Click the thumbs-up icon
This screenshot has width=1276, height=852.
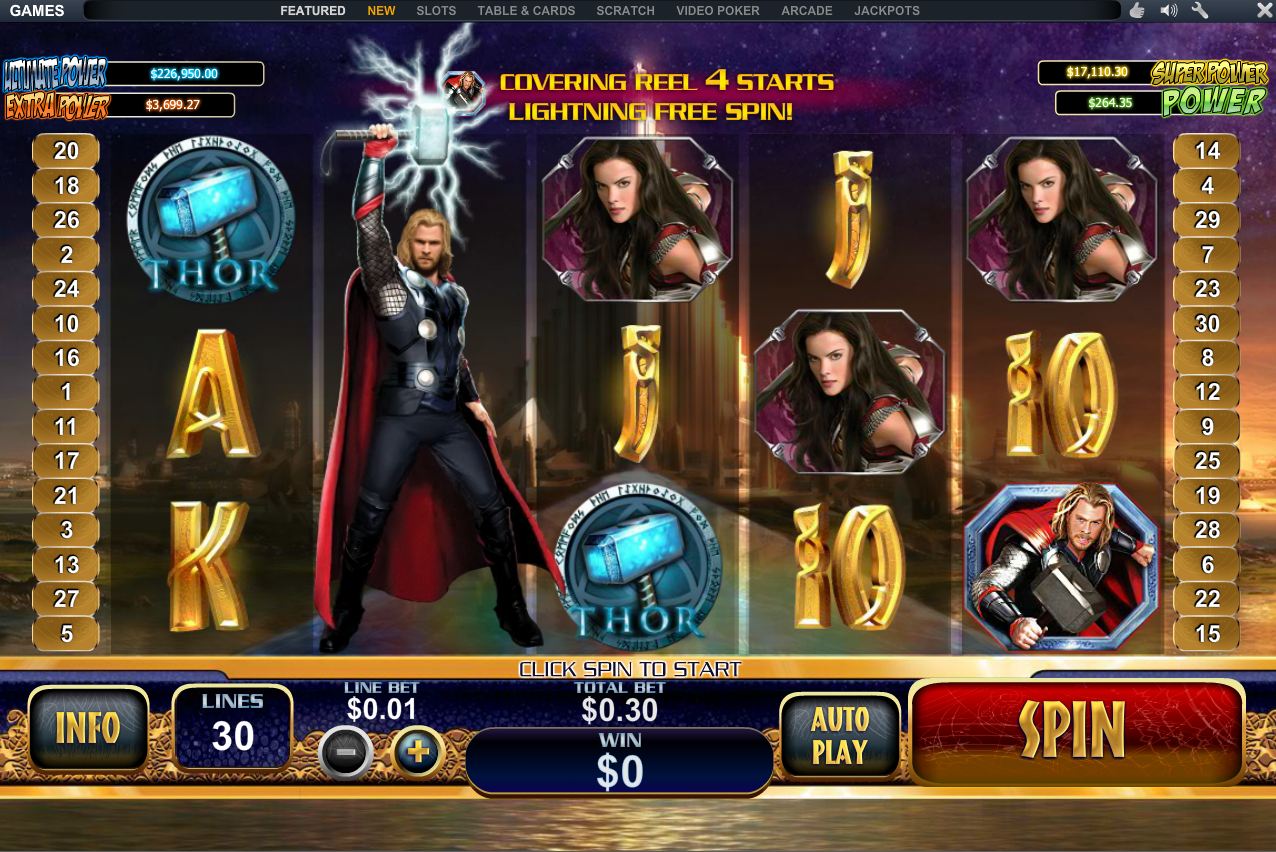[x=1137, y=11]
